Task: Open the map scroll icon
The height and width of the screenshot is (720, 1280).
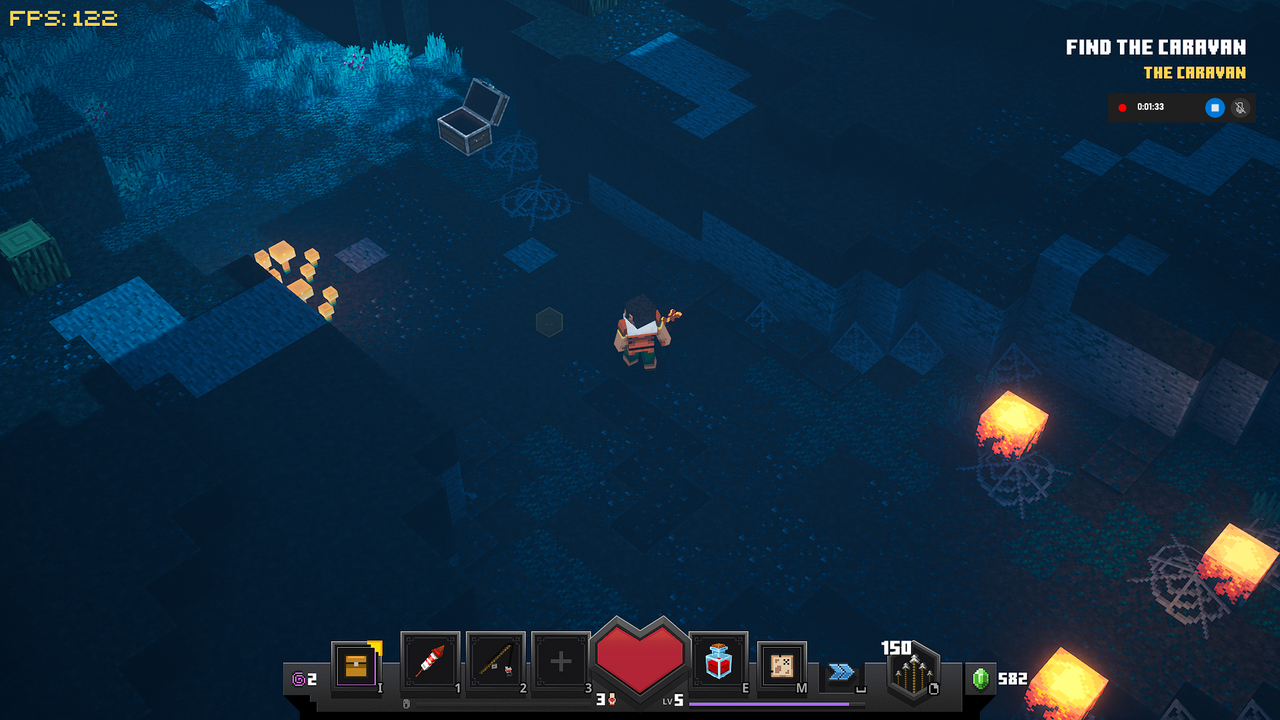Action: (x=782, y=664)
